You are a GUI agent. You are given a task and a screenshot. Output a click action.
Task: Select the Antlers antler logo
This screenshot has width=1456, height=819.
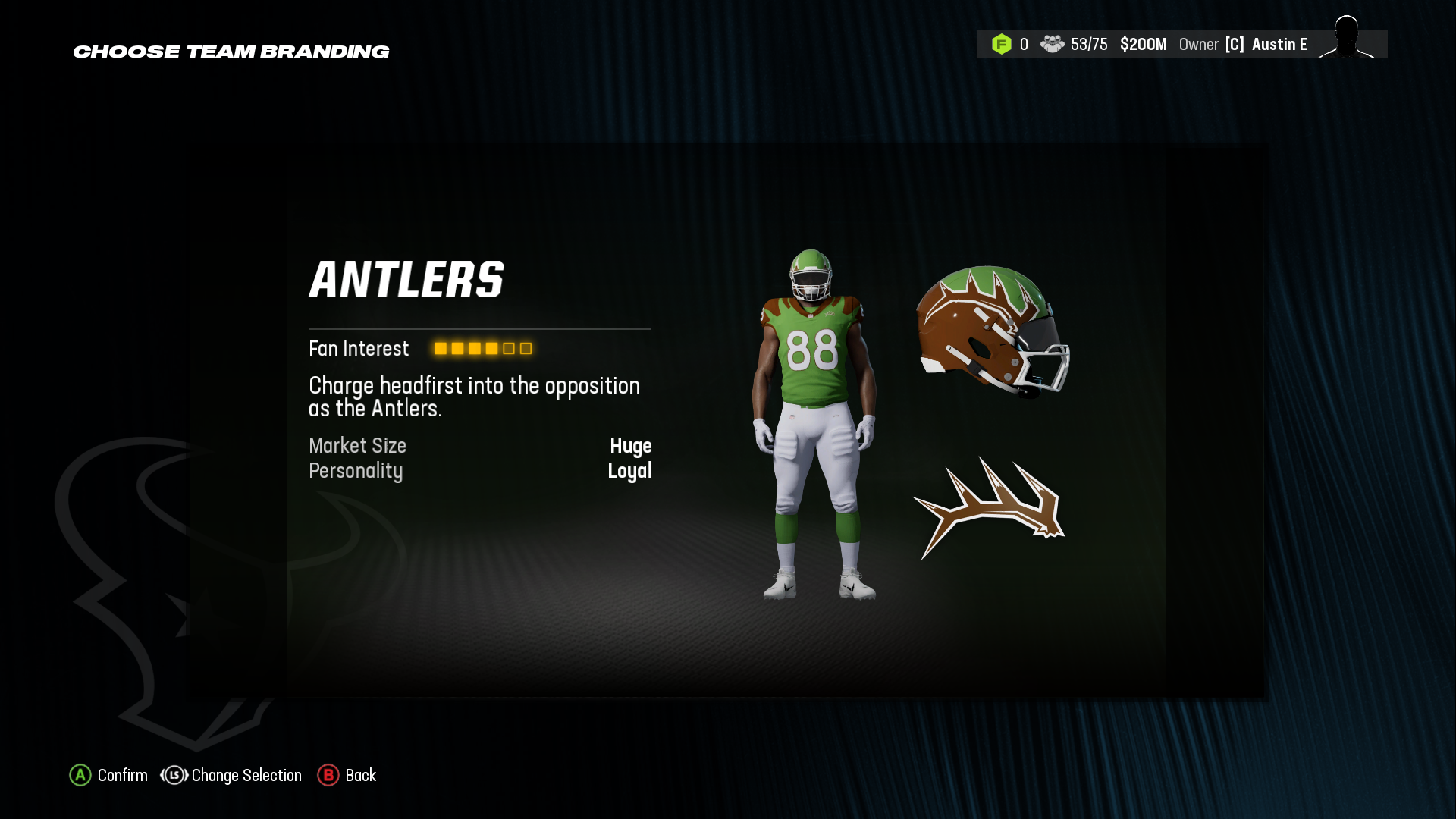pos(990,504)
